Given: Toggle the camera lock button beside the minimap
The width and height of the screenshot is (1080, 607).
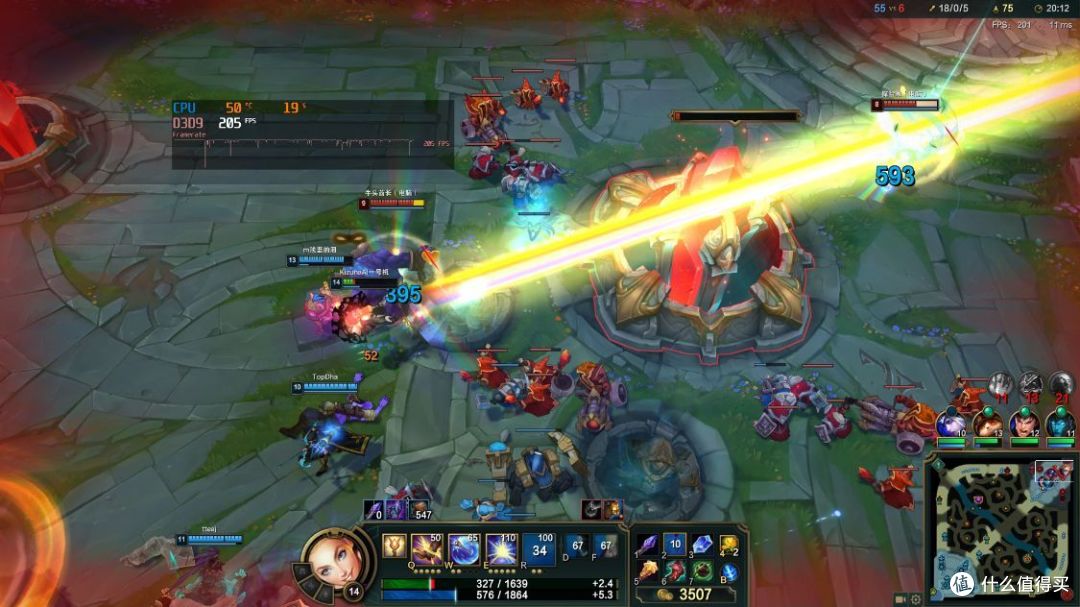Looking at the screenshot, I should point(900,598).
